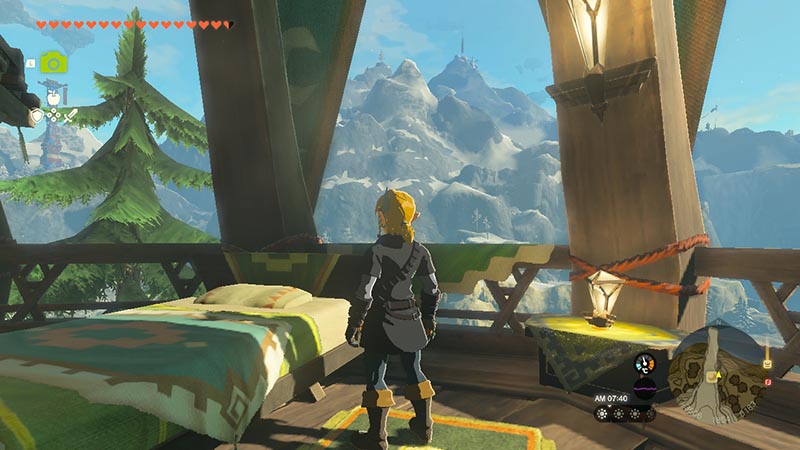Screen dimensions: 800x450
Task: Choose the shield quick-select icon
Action: point(37,116)
